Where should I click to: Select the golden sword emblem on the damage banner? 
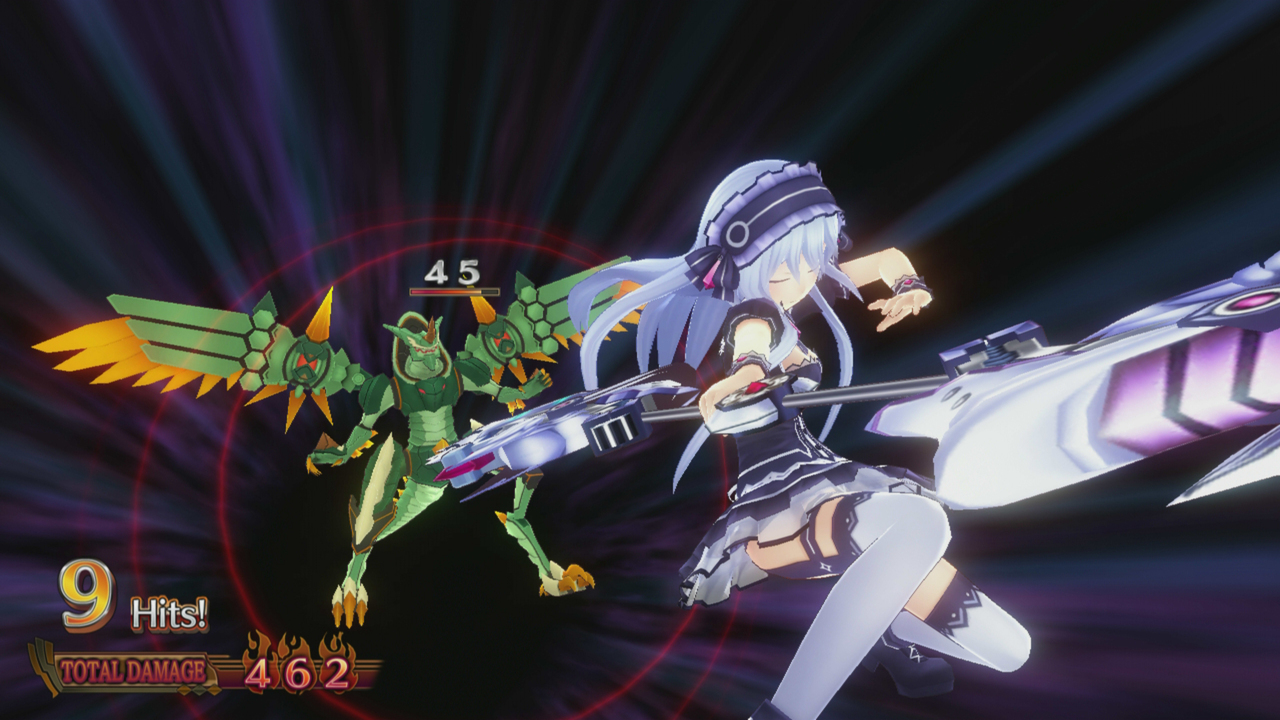(x=45, y=665)
